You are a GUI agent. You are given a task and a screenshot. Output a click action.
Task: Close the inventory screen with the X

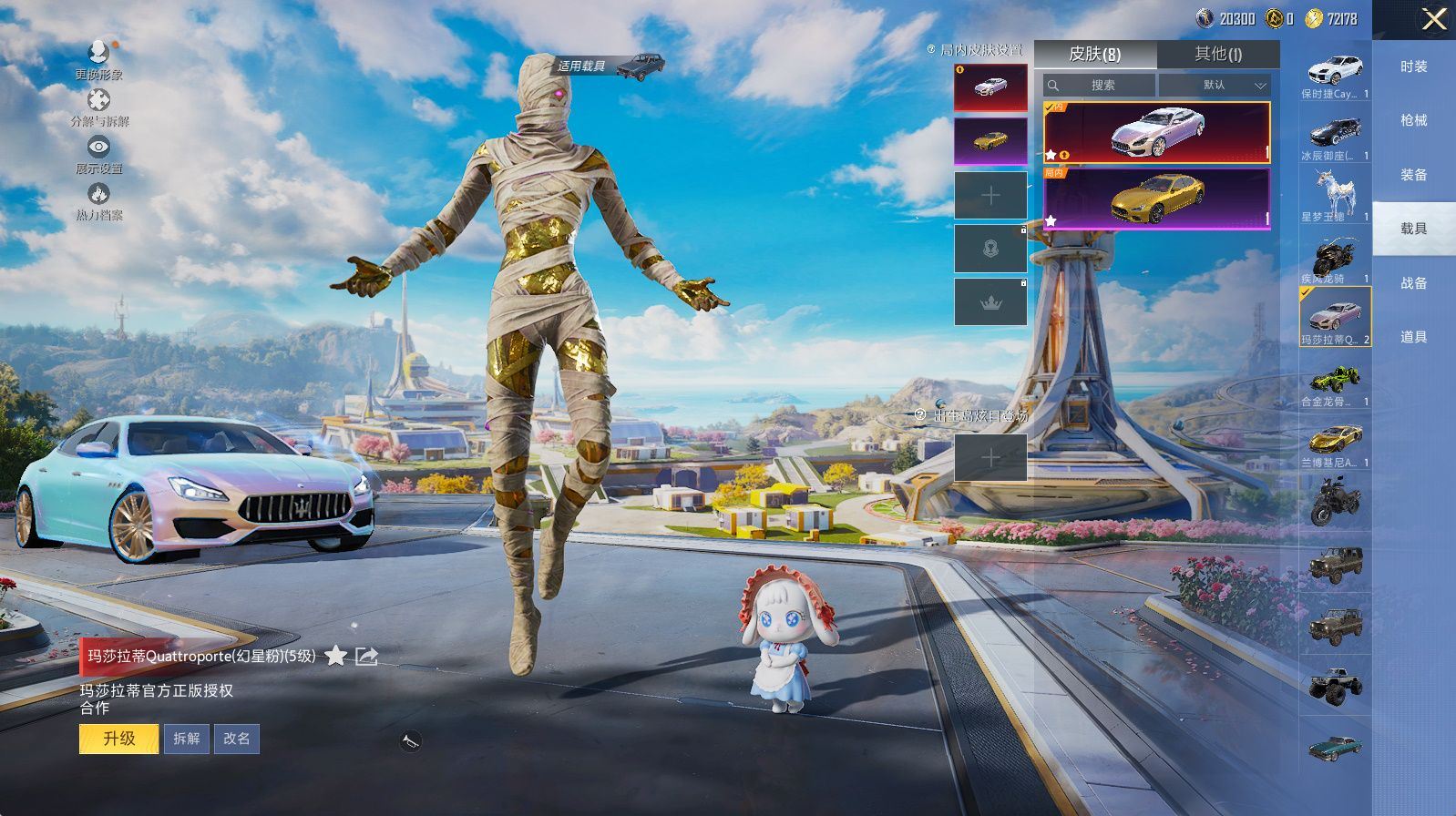(x=1433, y=19)
